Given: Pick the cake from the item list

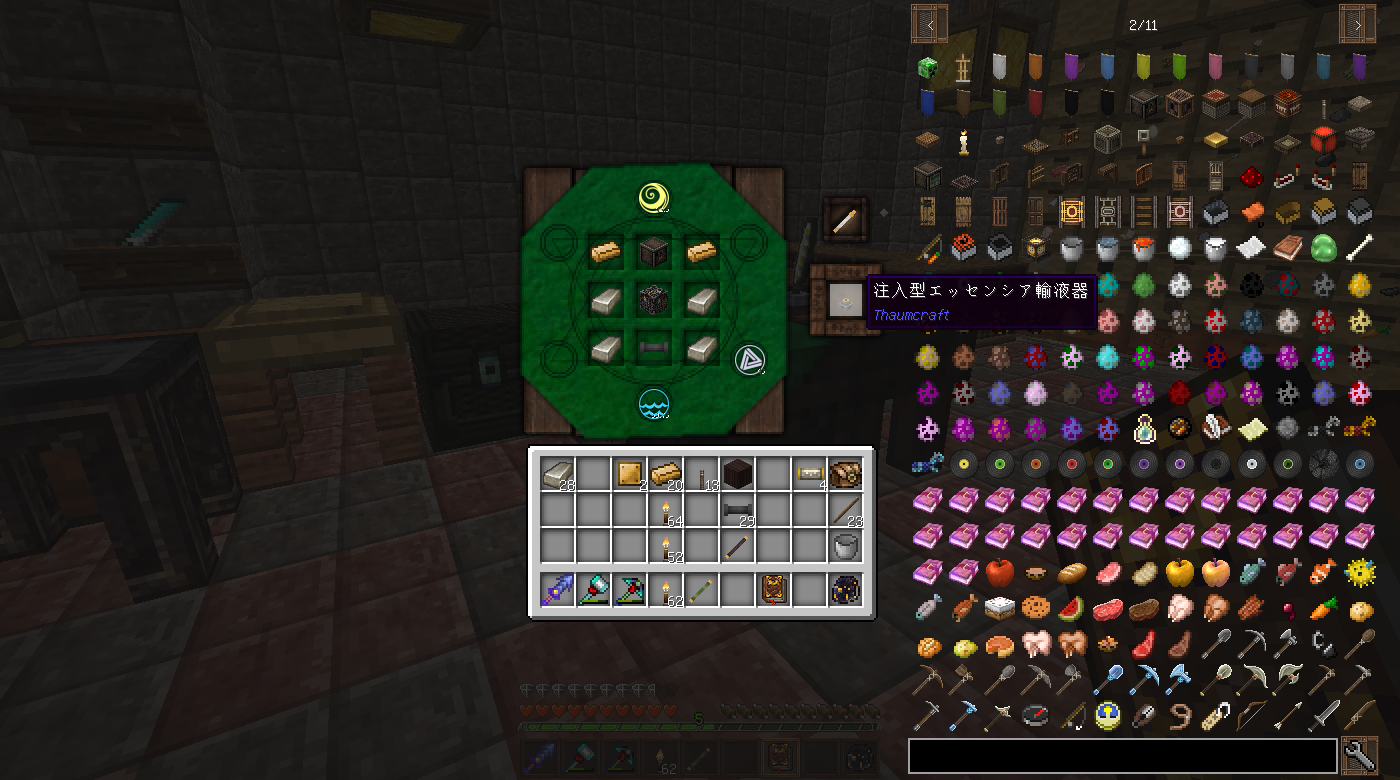Looking at the screenshot, I should (x=999, y=607).
